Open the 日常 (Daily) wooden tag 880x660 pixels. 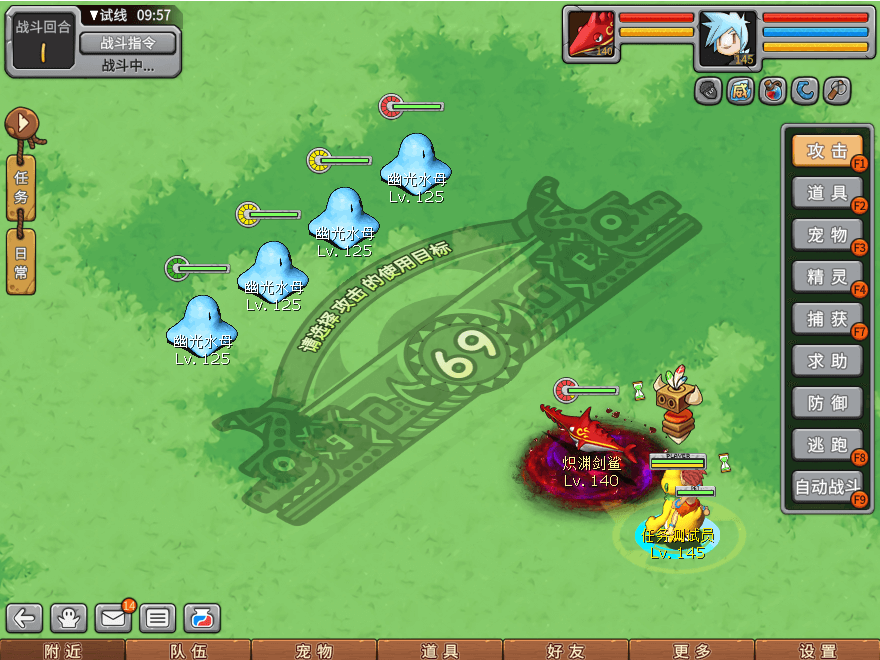pyautogui.click(x=21, y=261)
